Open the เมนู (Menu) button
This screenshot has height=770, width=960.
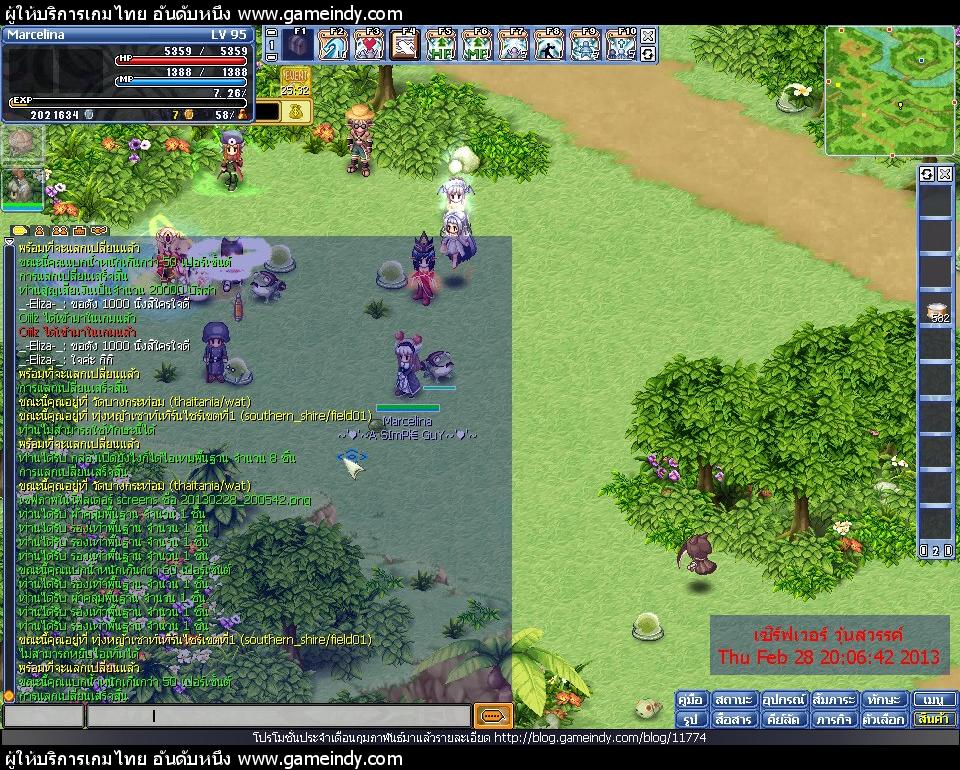(x=934, y=700)
